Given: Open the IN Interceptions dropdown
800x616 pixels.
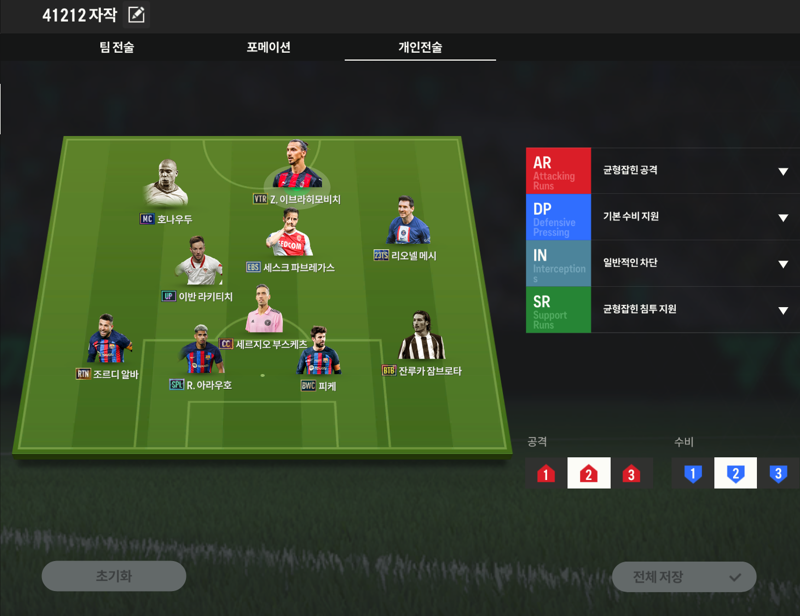Looking at the screenshot, I should tap(783, 264).
